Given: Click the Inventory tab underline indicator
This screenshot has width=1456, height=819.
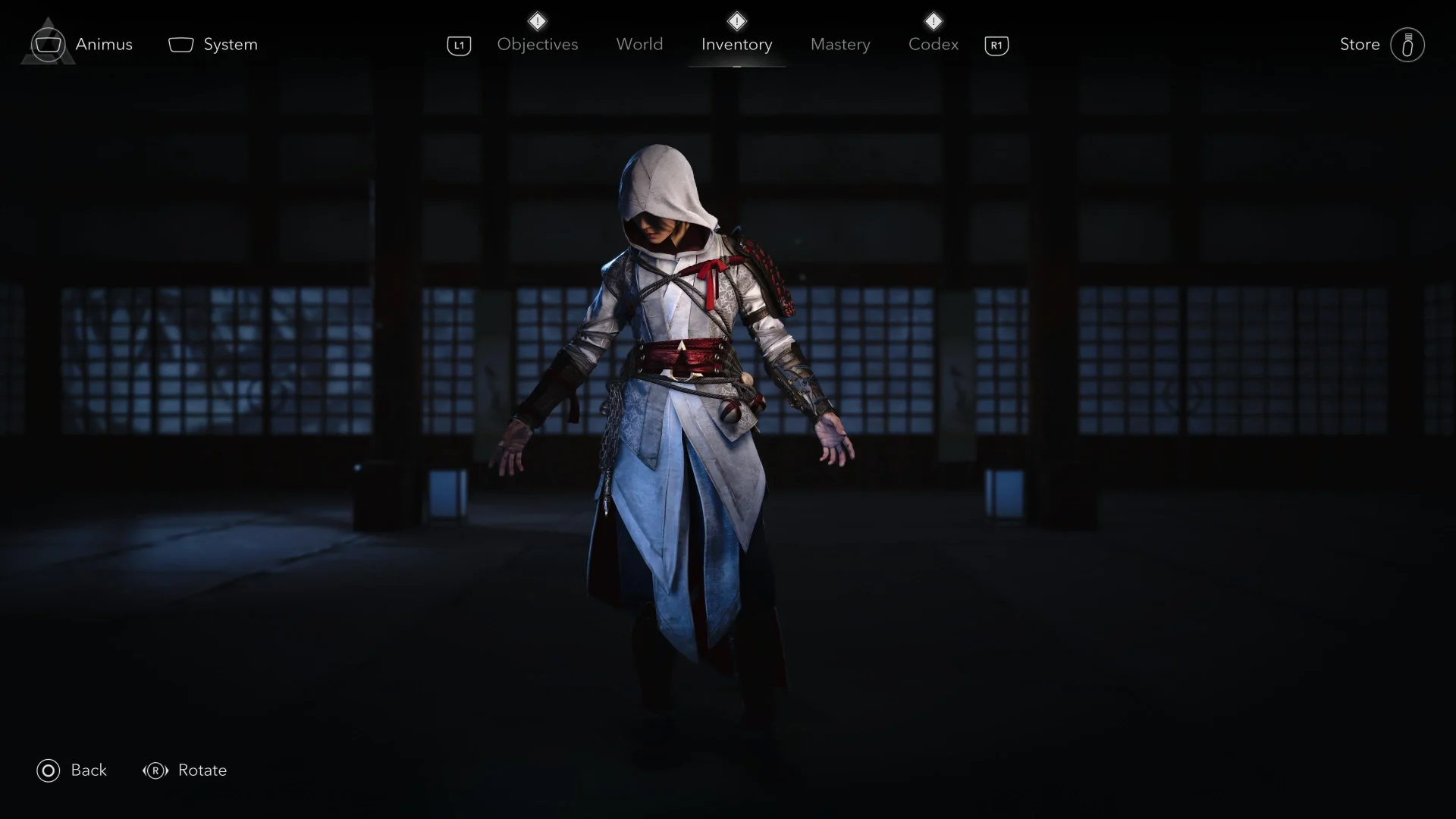Looking at the screenshot, I should tap(736, 67).
